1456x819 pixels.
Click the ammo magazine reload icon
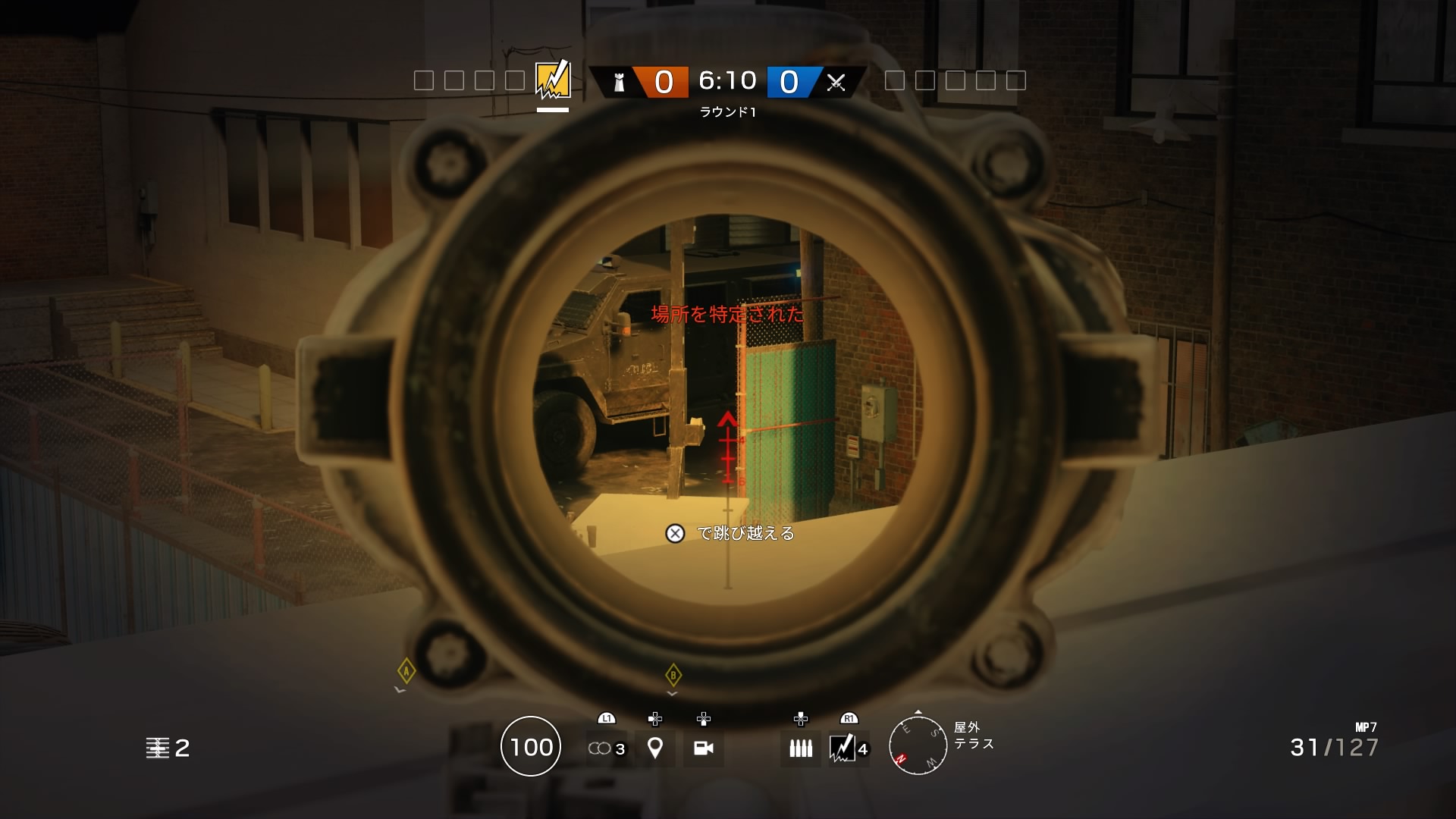pyautogui.click(x=799, y=748)
